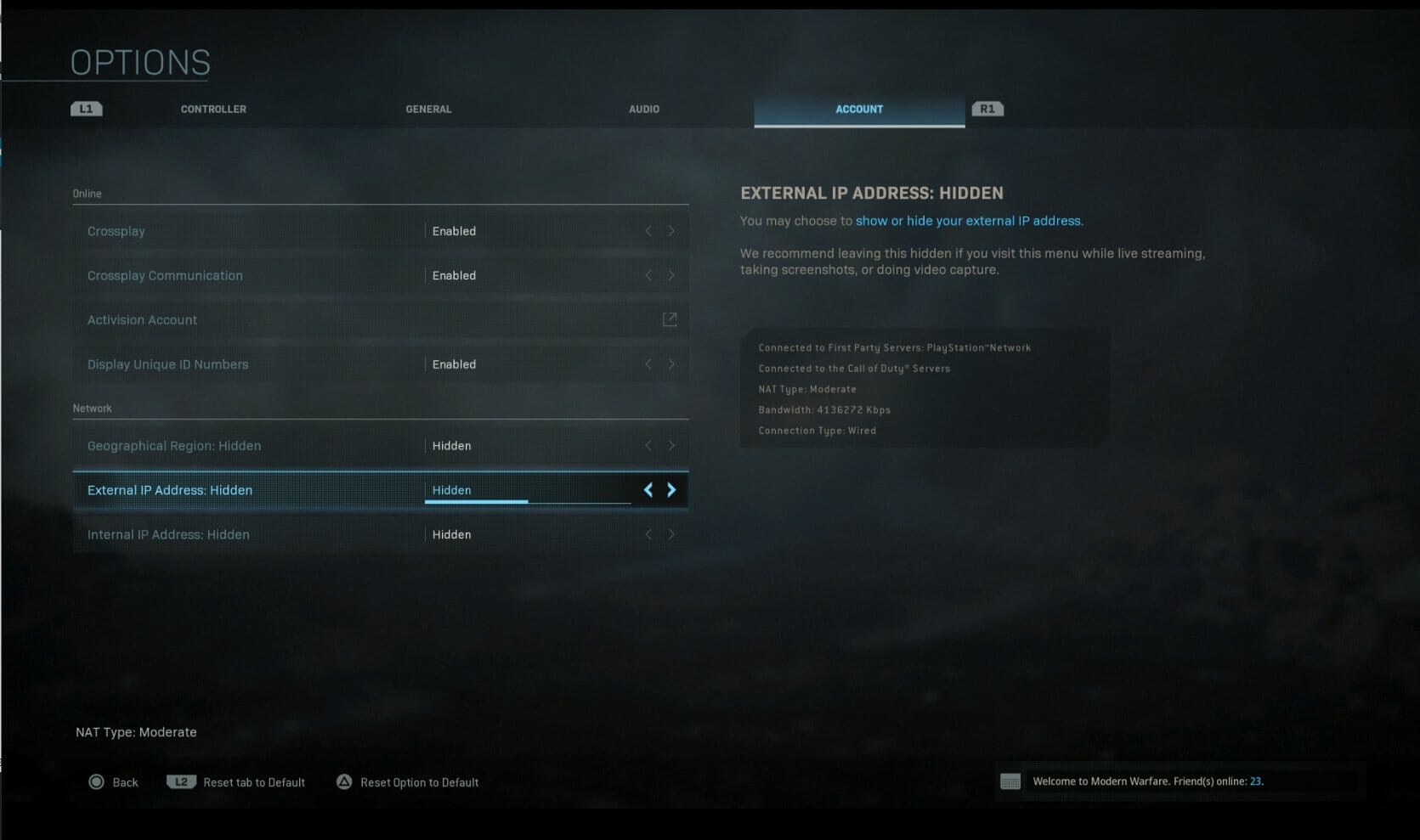Cycle Geographical Region using its right chevron
1420x840 pixels.
point(671,445)
